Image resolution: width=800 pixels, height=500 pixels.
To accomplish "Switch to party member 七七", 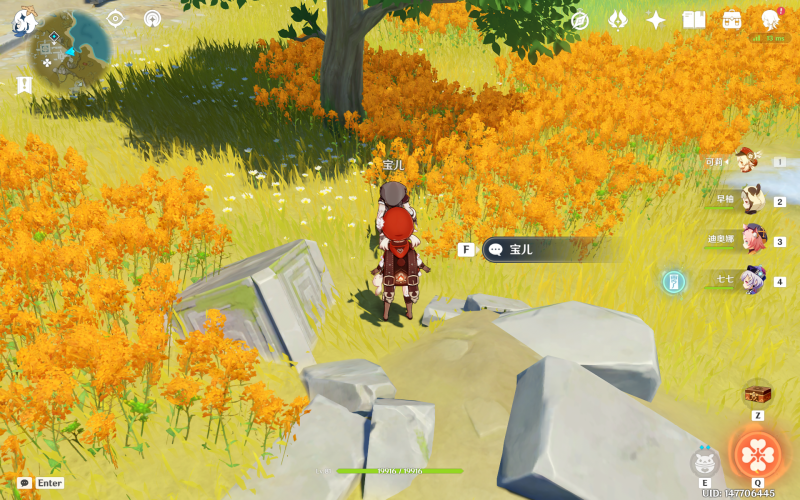I will [x=752, y=281].
